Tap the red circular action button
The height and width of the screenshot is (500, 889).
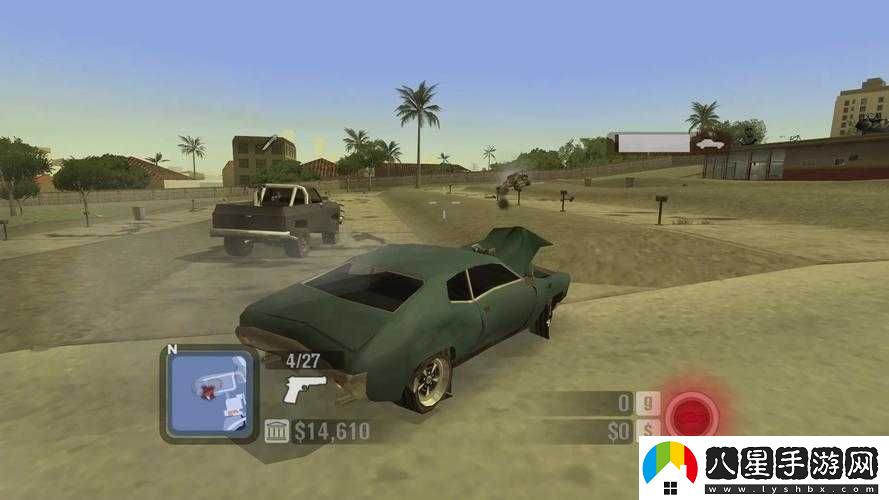tap(692, 414)
